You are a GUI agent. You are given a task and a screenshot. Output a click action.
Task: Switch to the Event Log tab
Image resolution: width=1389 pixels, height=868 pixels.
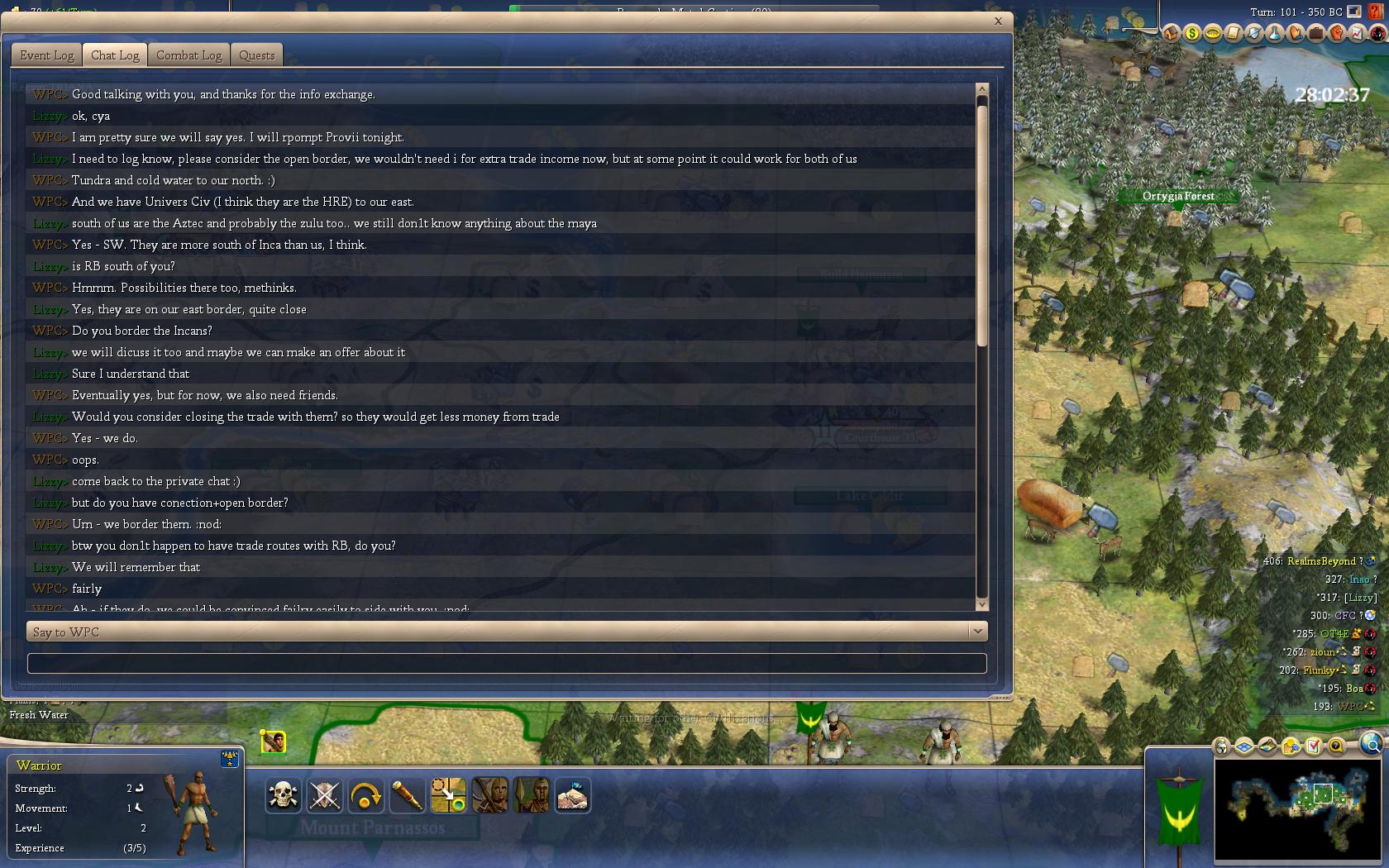click(x=47, y=55)
